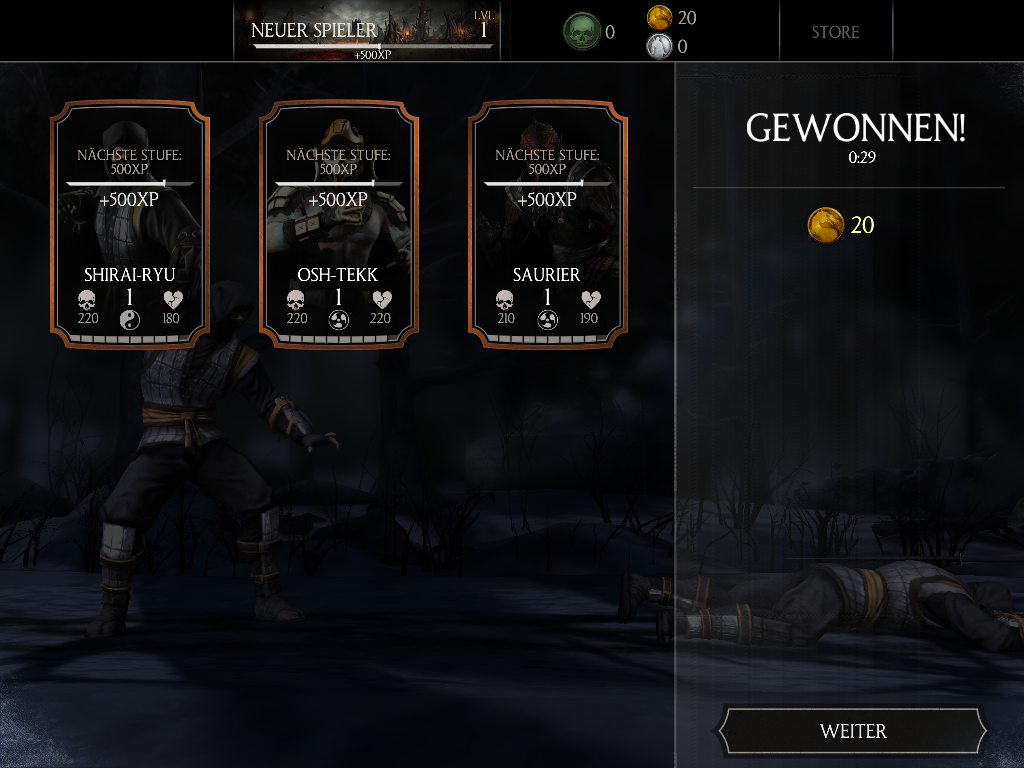Select the Shirai-Ryu character card
Image resolution: width=1024 pixels, height=768 pixels.
[129, 225]
